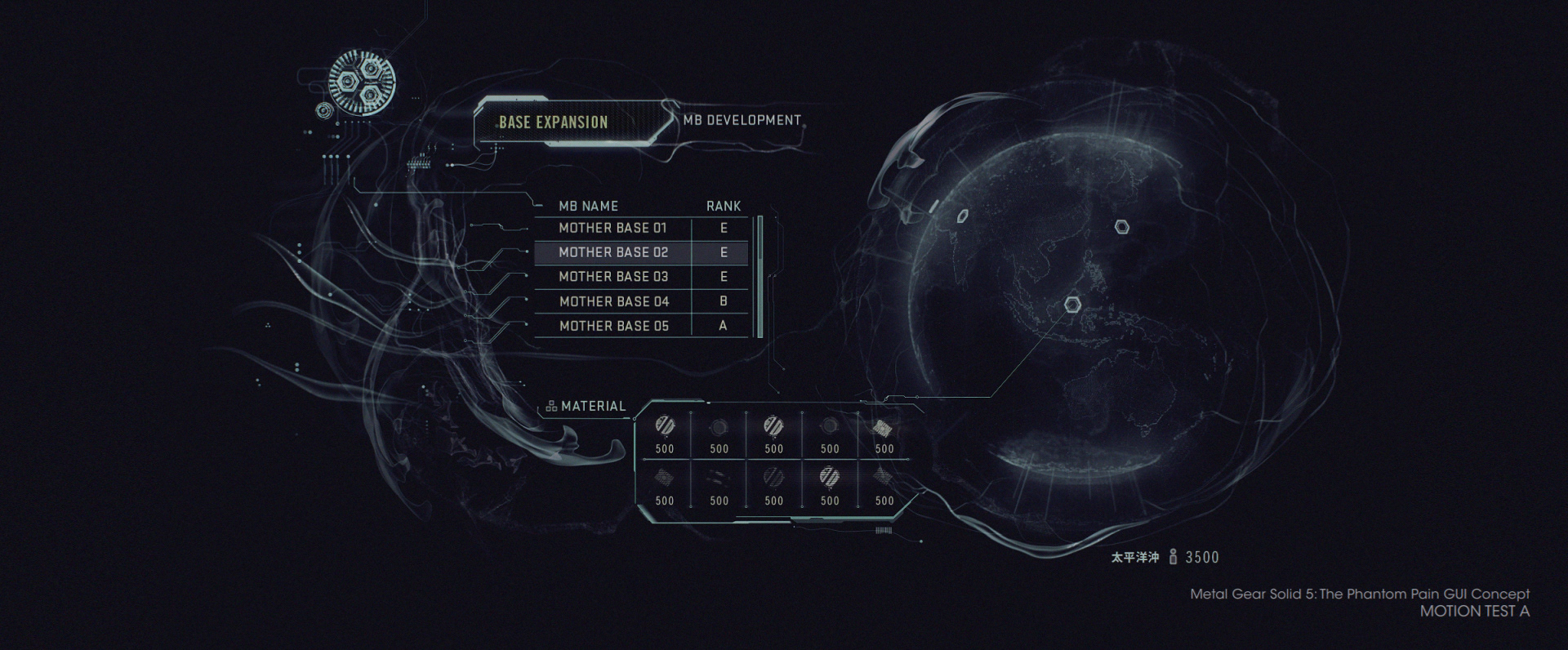Open the gear emblem with three hex nuts
The width and height of the screenshot is (1568, 650).
click(362, 82)
